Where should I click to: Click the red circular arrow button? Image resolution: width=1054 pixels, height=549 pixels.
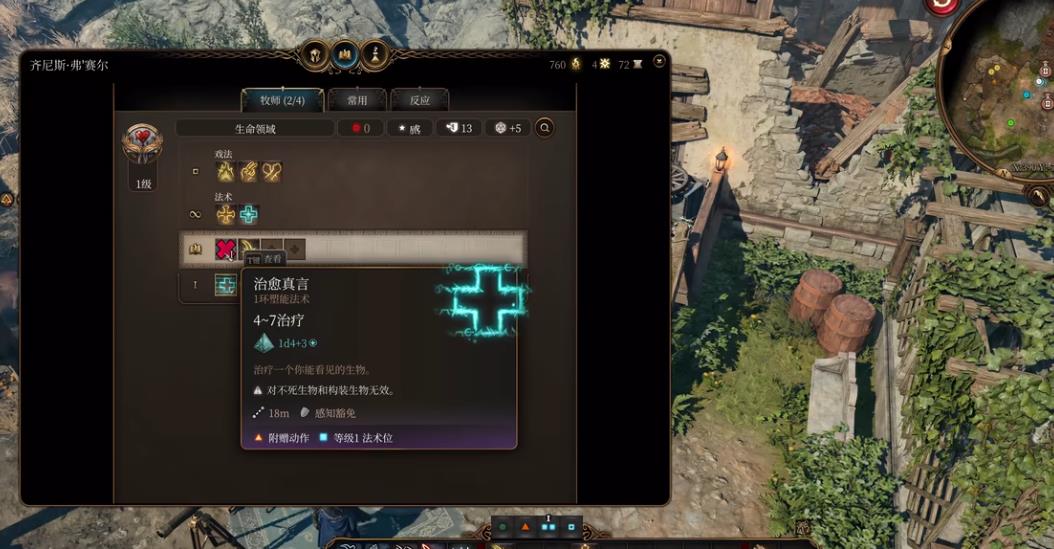942,6
